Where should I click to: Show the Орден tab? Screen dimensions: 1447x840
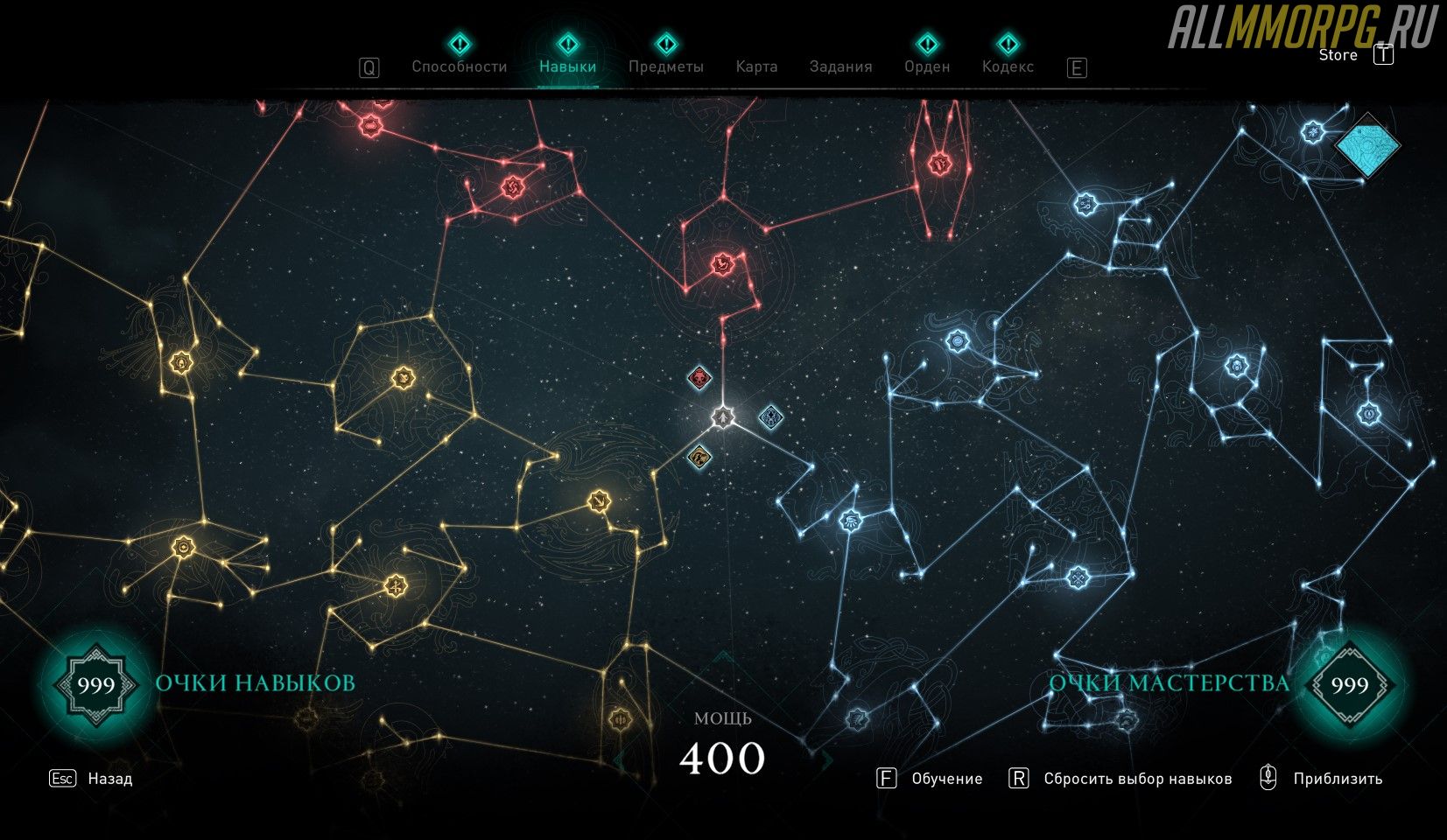[x=927, y=66]
